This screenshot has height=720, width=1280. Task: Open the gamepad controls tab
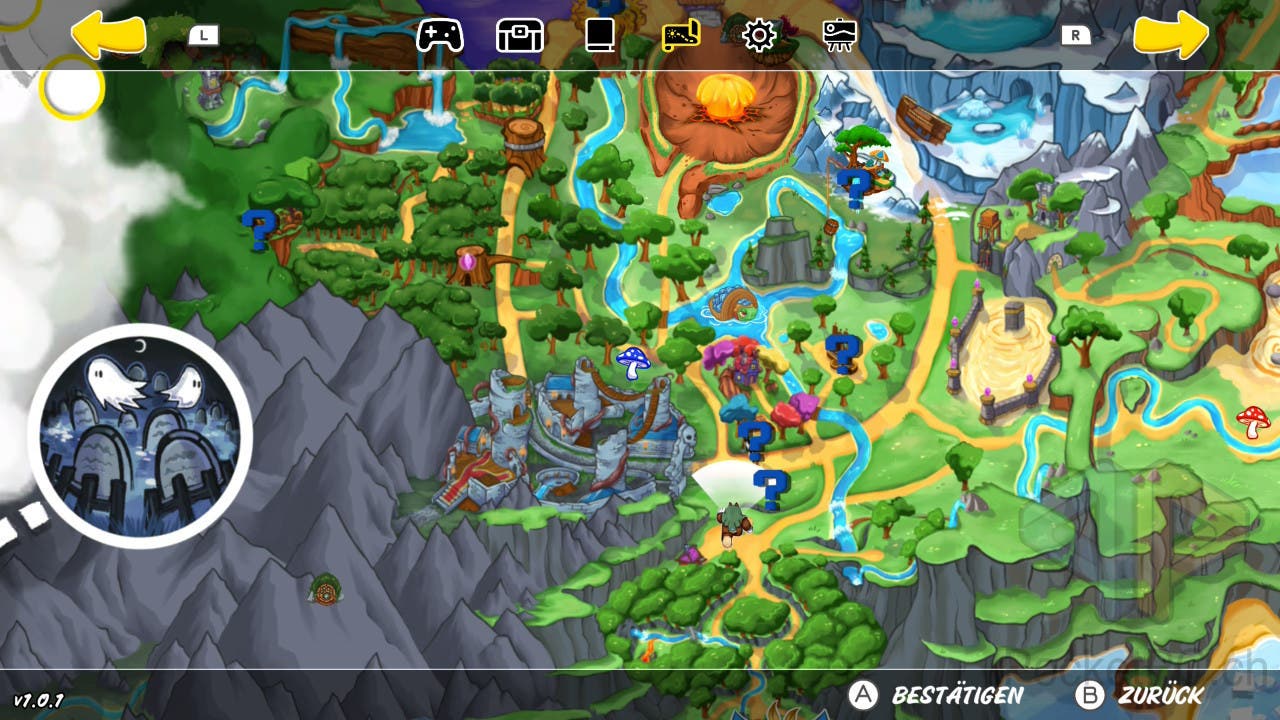tap(440, 36)
